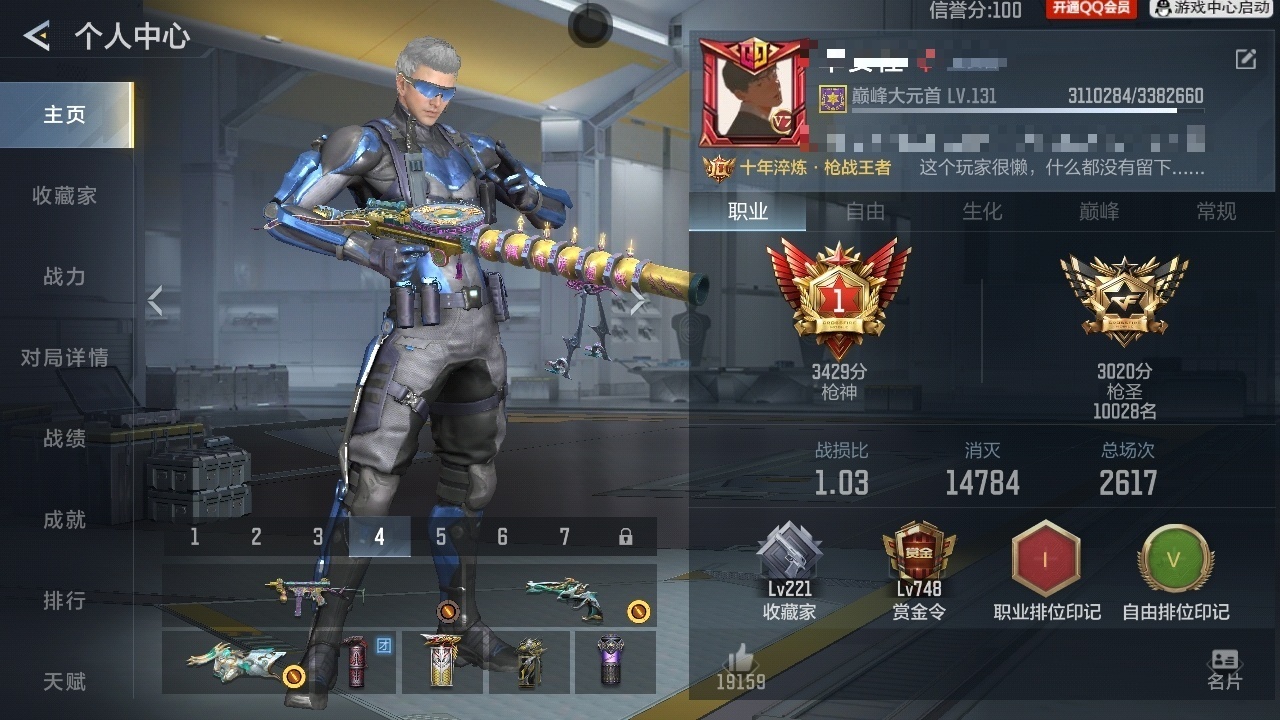This screenshot has height=720, width=1280.
Task: Open the 收藏家 sidebar section
Action: (65, 196)
